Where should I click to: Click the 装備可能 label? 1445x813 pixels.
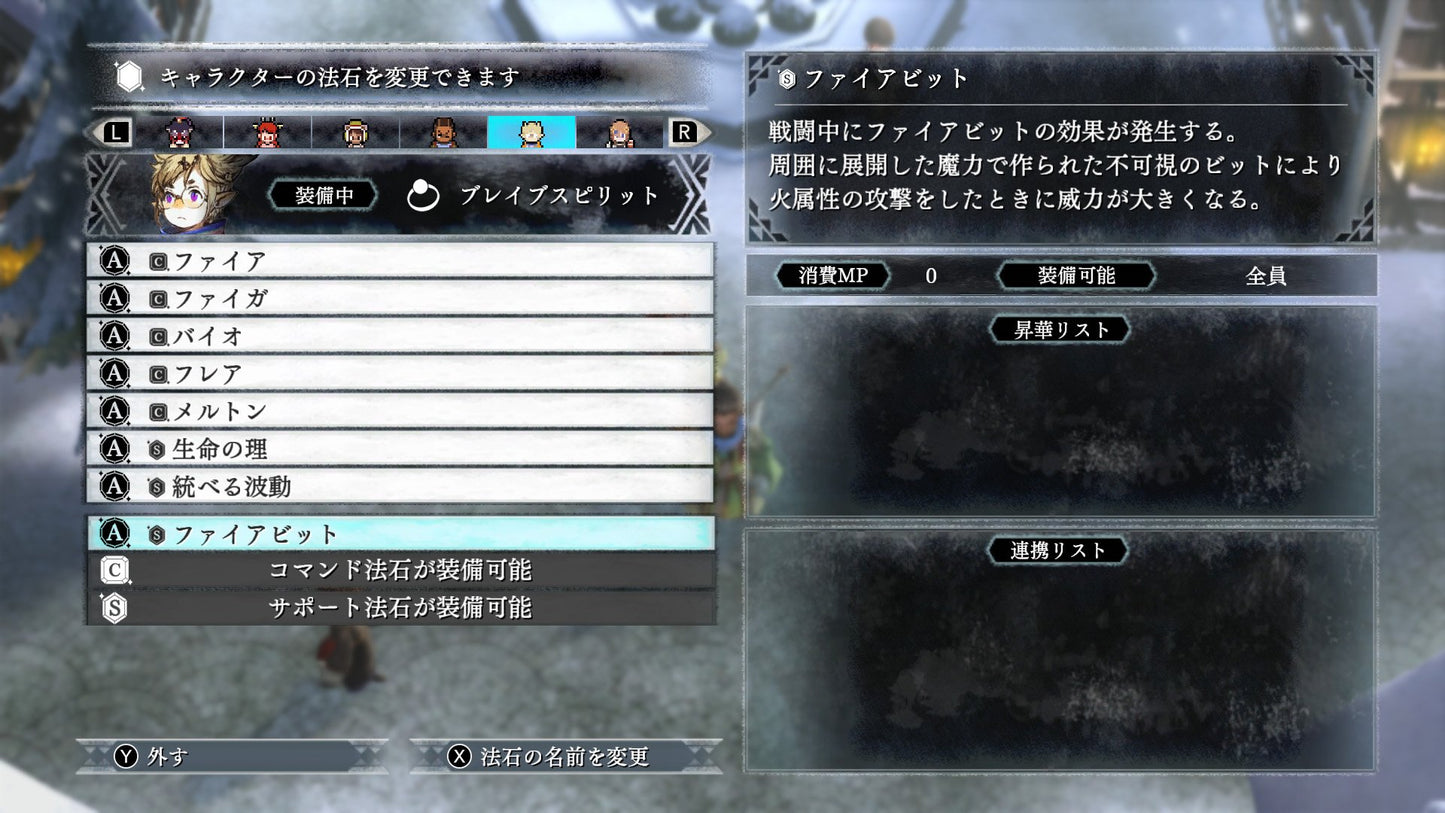(x=1077, y=275)
